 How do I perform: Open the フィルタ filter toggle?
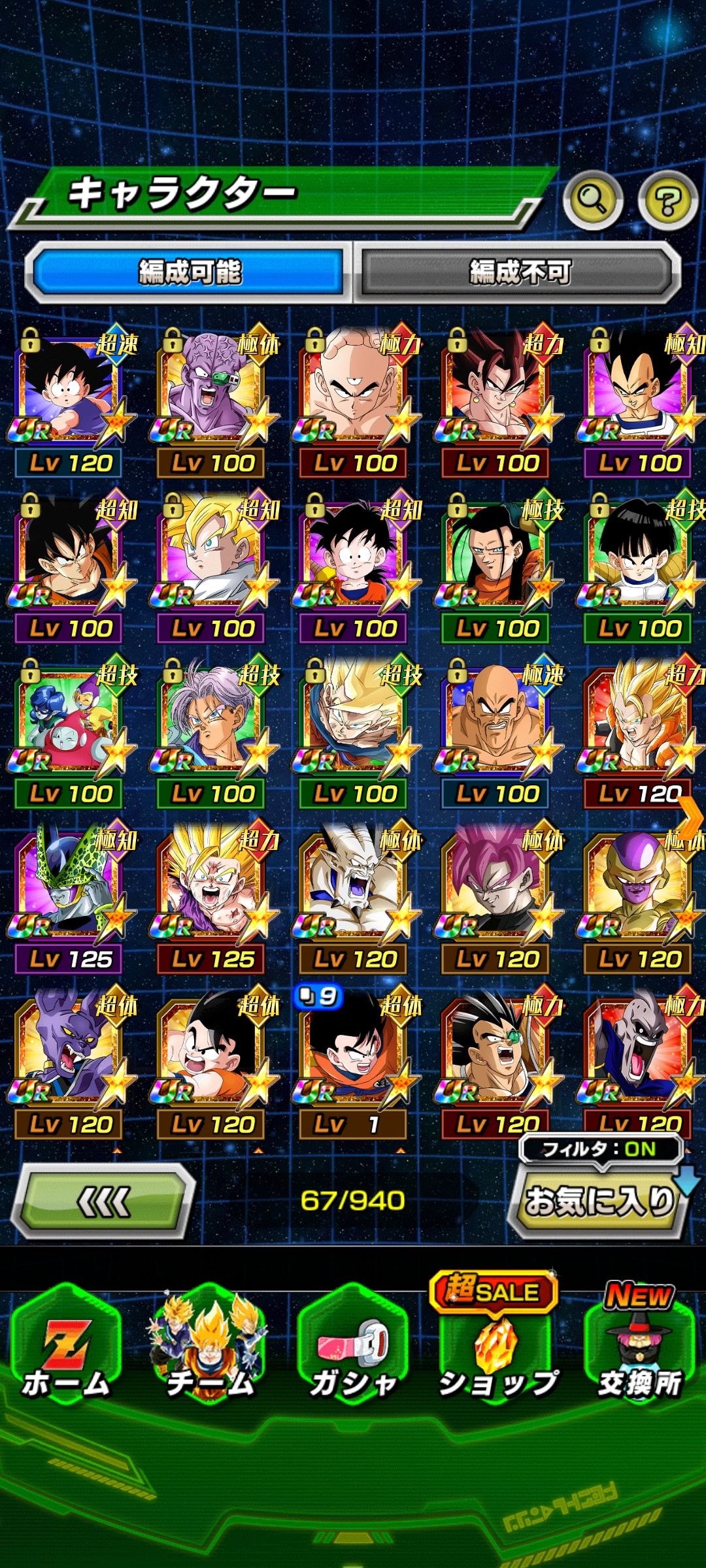coord(600,1149)
